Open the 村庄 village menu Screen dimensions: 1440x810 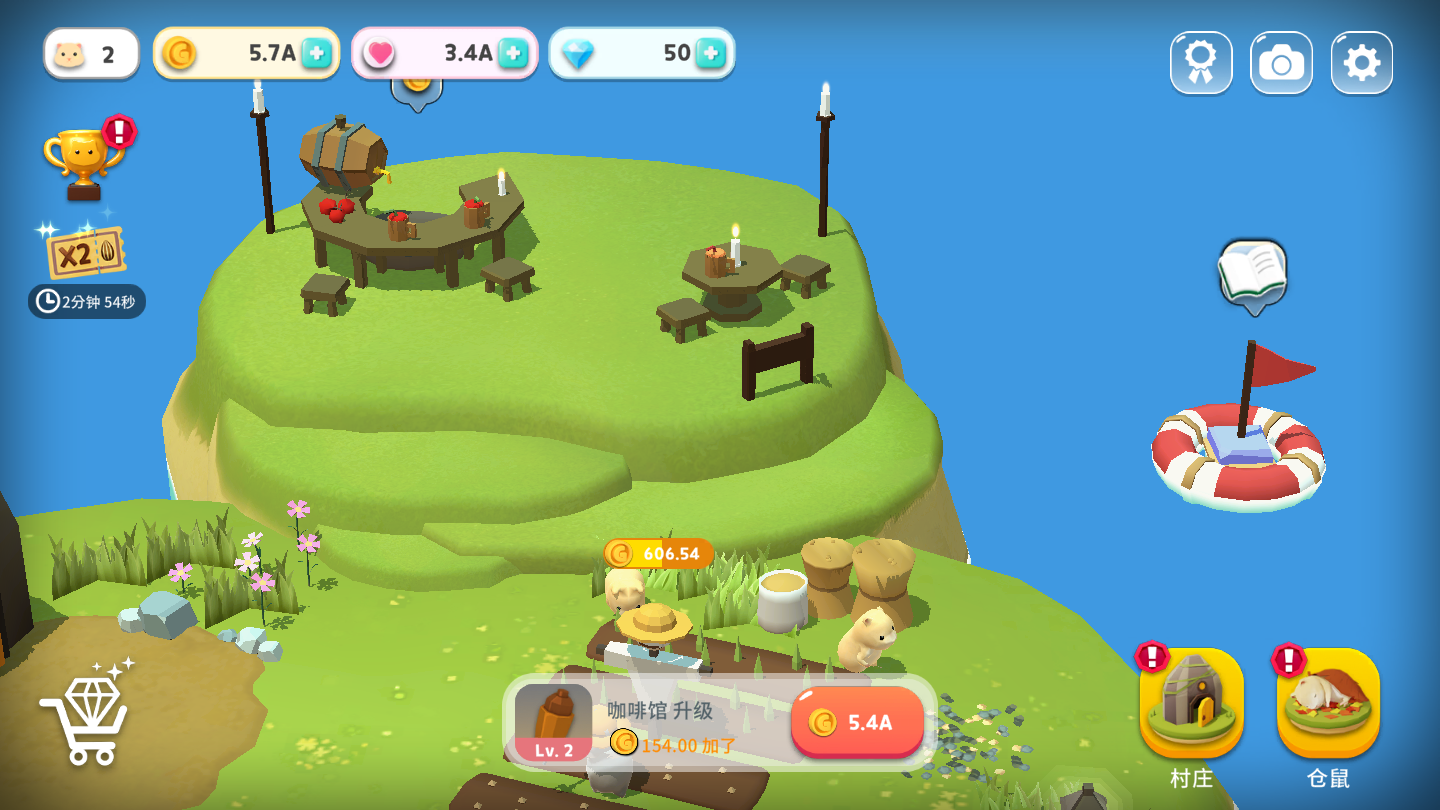click(1191, 704)
